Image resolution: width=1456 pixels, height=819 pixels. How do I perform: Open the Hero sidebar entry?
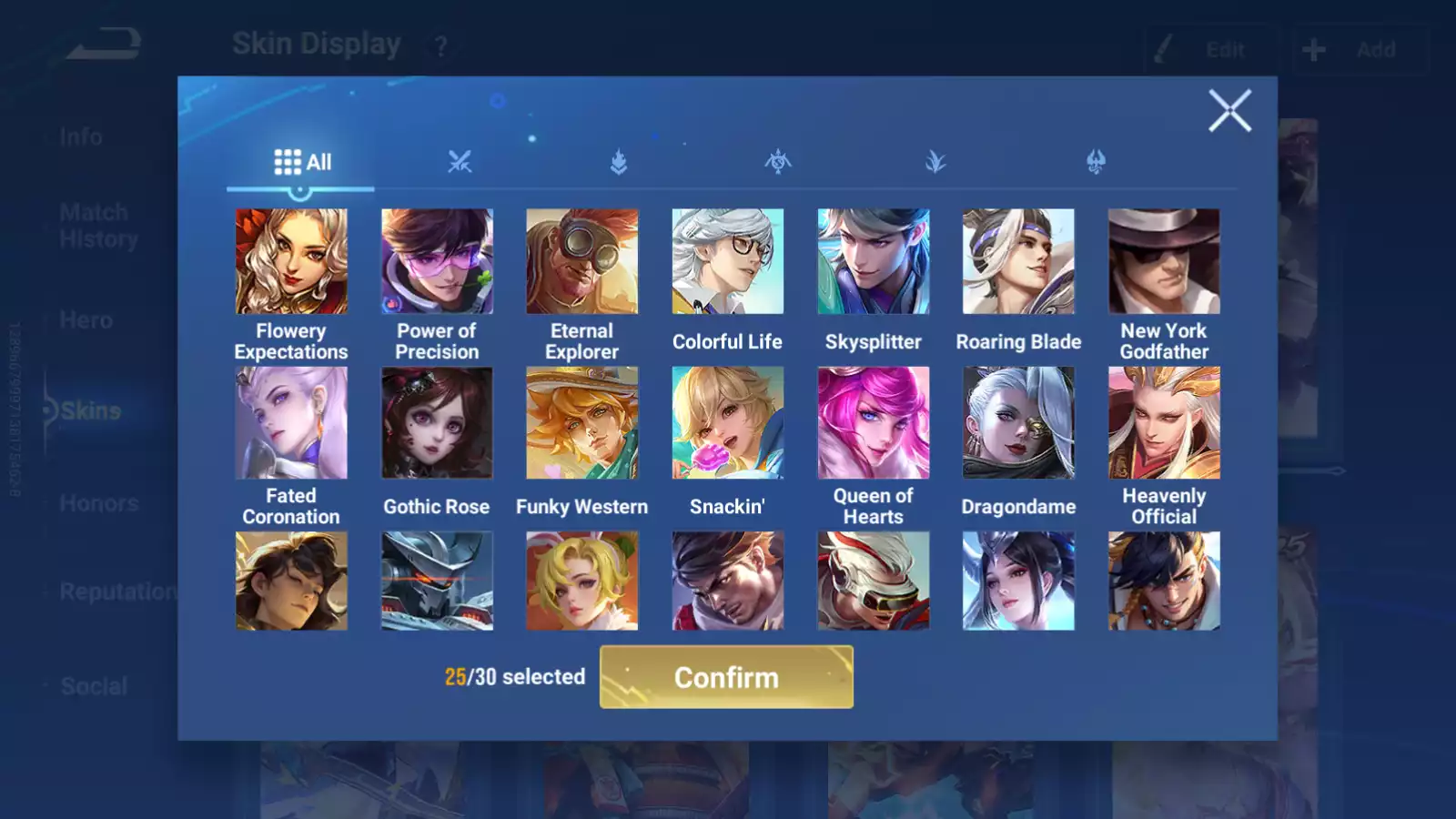tap(86, 319)
